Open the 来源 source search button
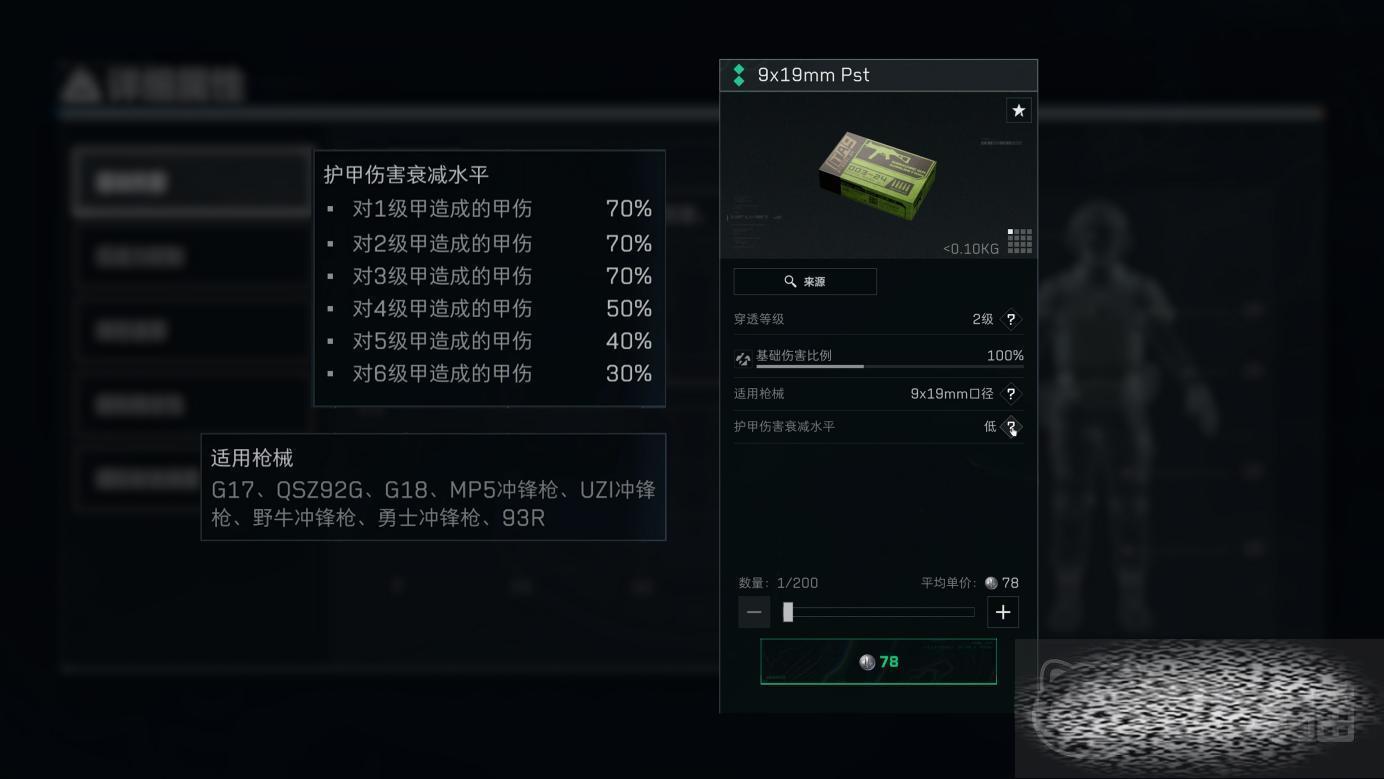Screen dimensions: 1384x779 click(x=805, y=282)
